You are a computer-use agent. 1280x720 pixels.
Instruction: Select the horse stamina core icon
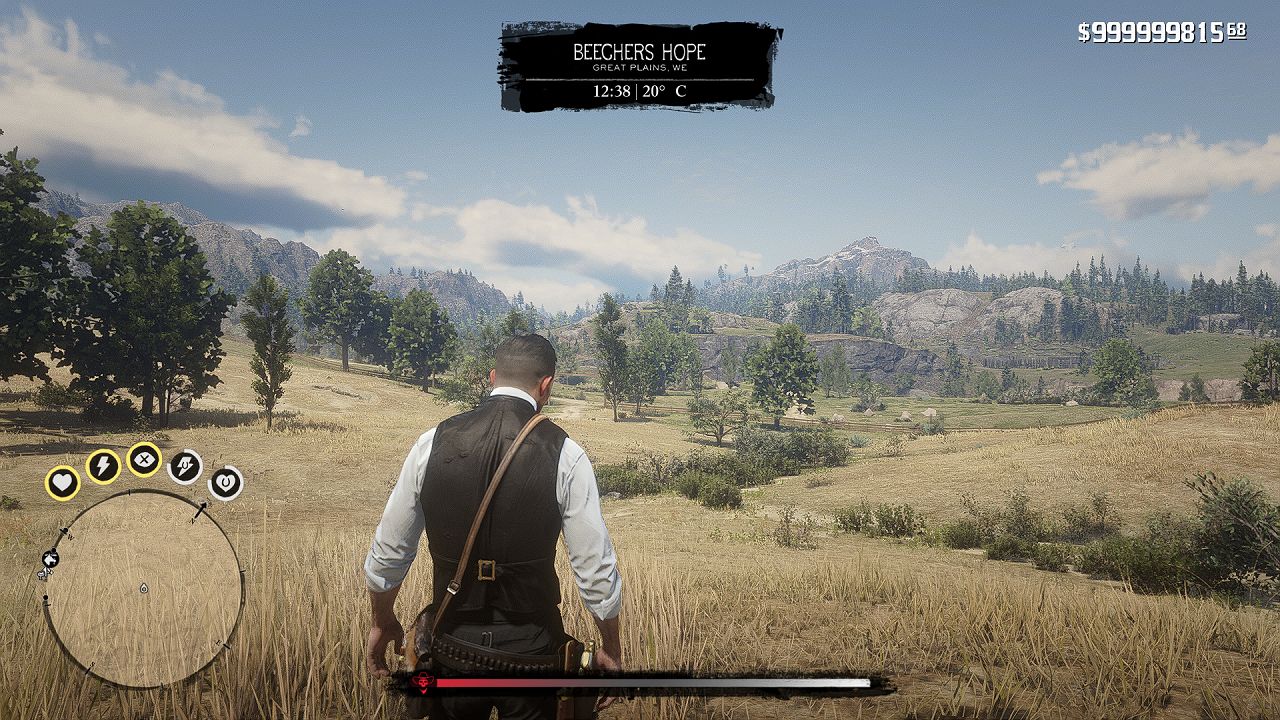point(185,465)
